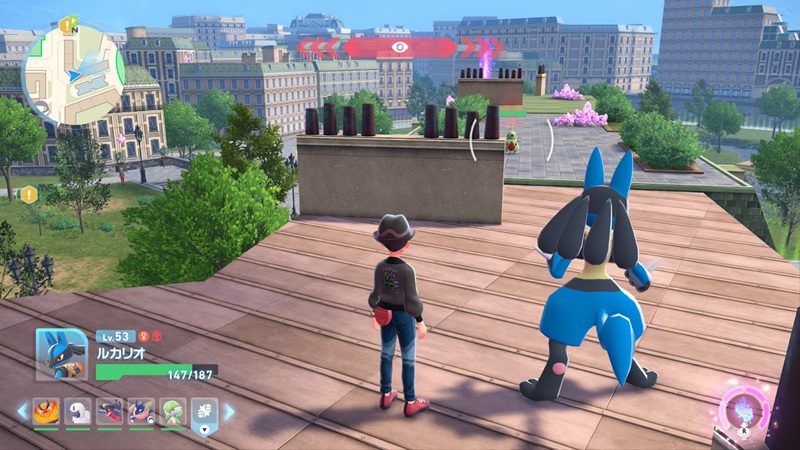
Task: Click the left party cycle arrow
Action: [x=21, y=411]
